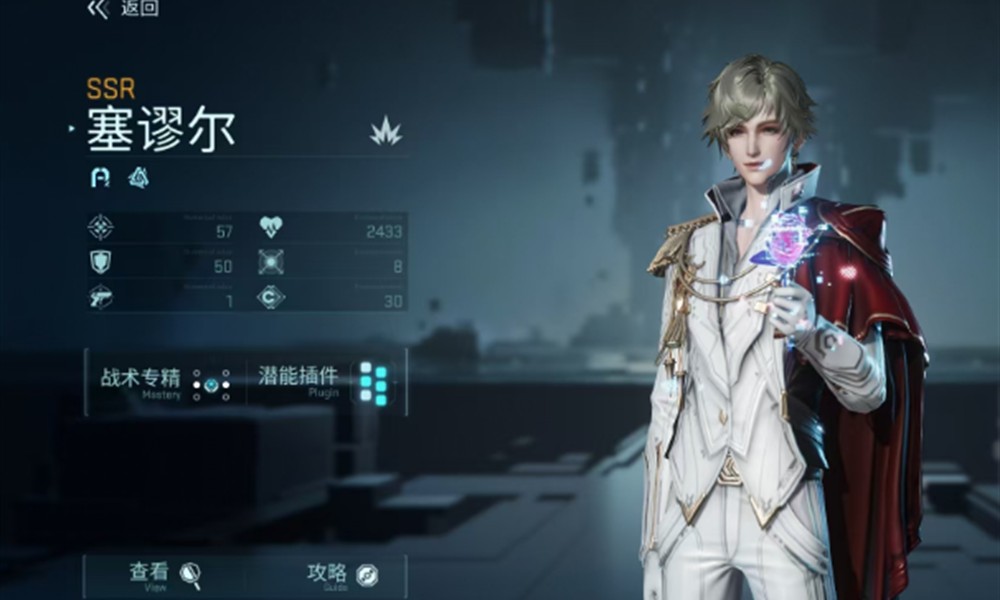
Task: Open the 攻略 Guide button
Action: click(341, 575)
